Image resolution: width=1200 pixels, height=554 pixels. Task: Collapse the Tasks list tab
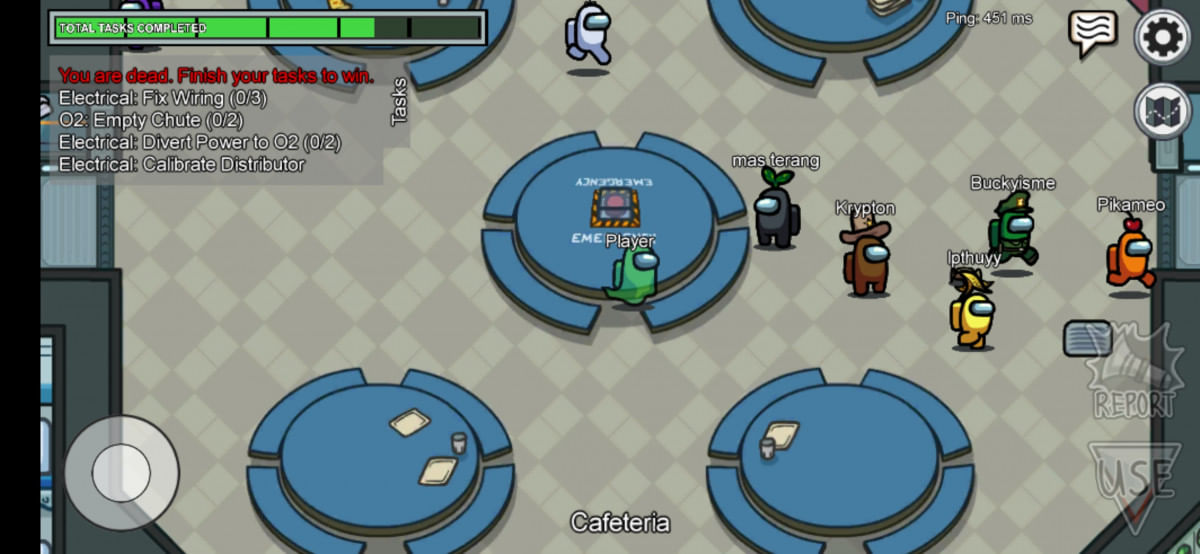click(399, 102)
